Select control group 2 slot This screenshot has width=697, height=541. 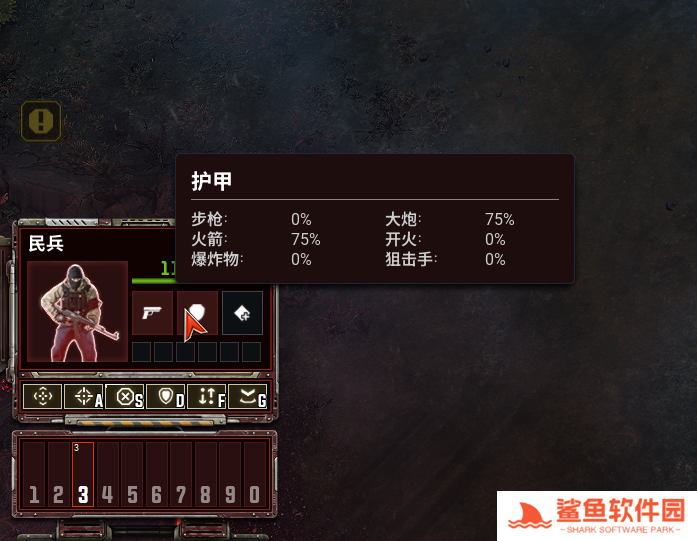[59, 475]
